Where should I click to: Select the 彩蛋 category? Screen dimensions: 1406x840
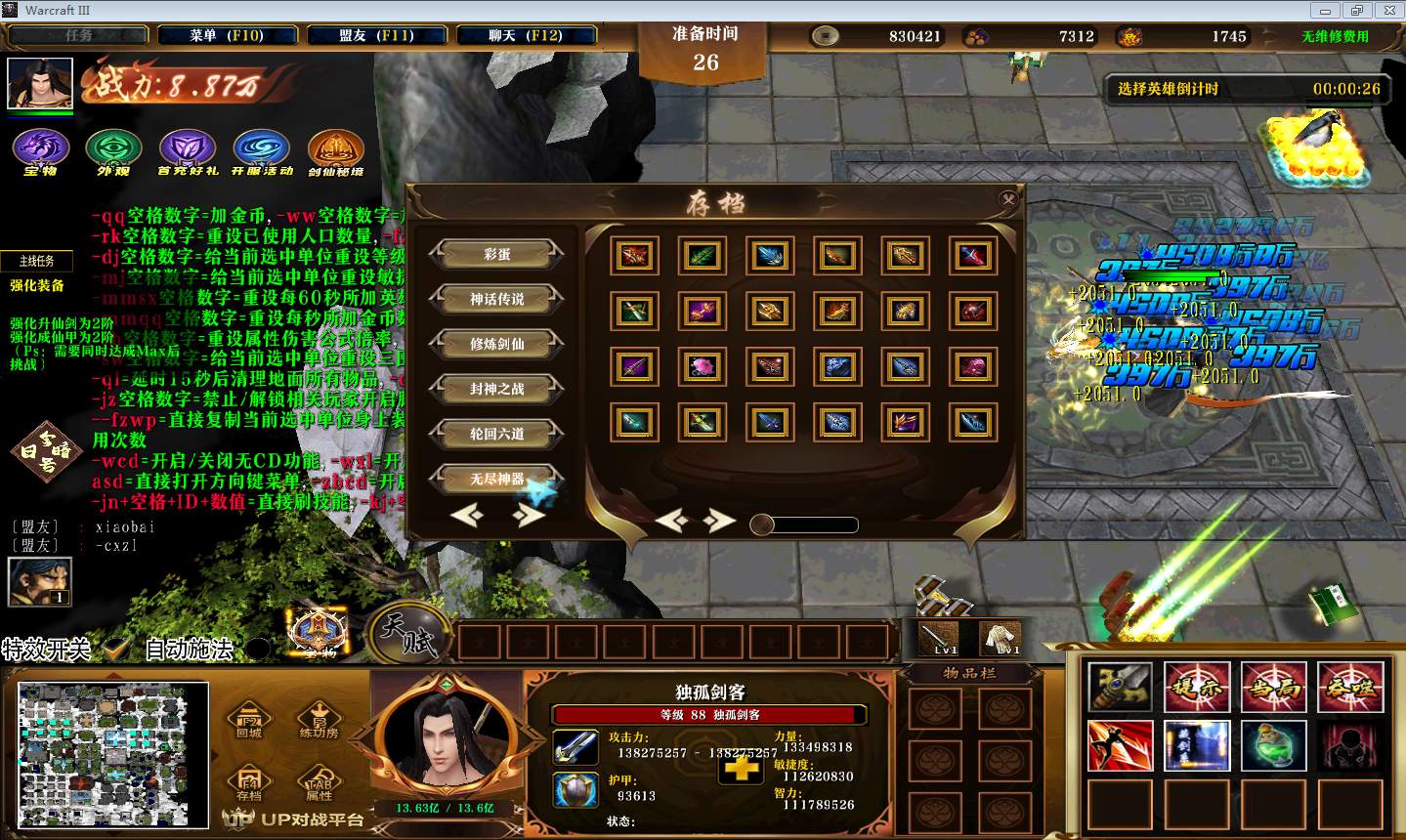[496, 254]
